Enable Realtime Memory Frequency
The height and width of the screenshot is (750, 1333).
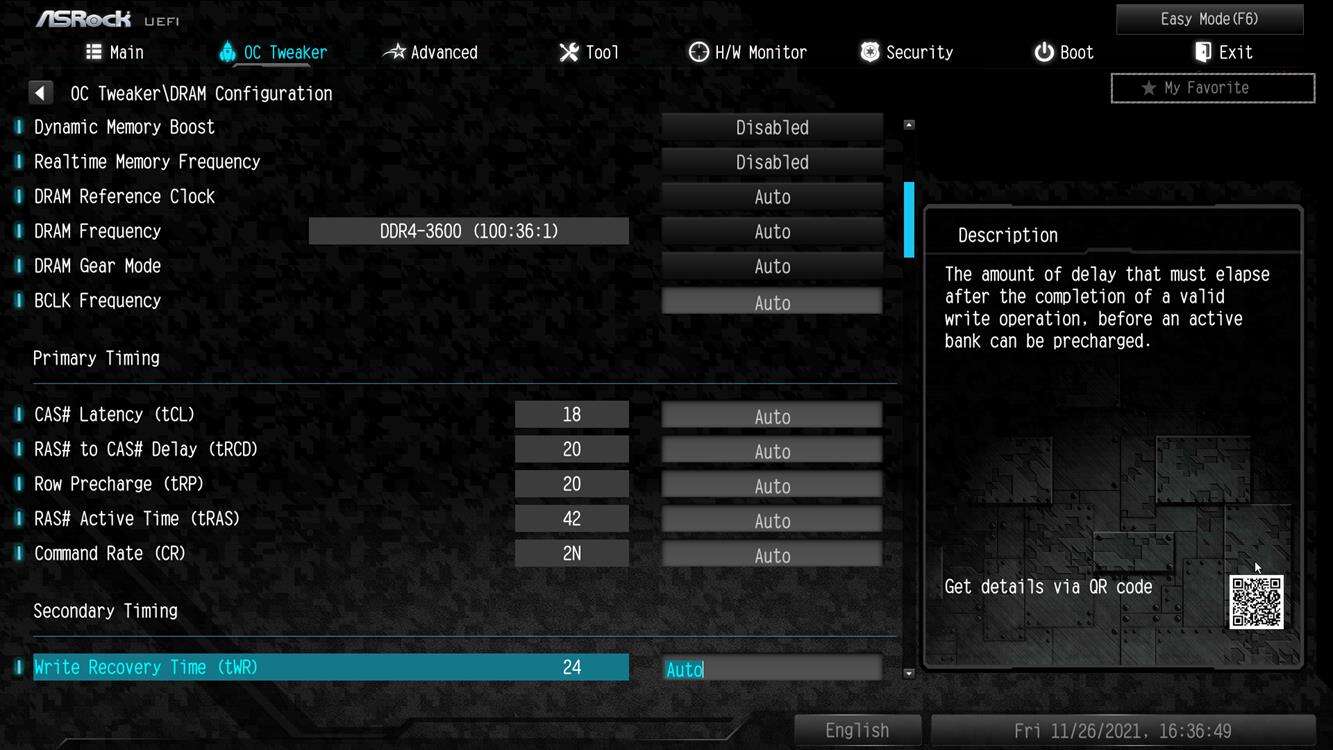click(772, 161)
